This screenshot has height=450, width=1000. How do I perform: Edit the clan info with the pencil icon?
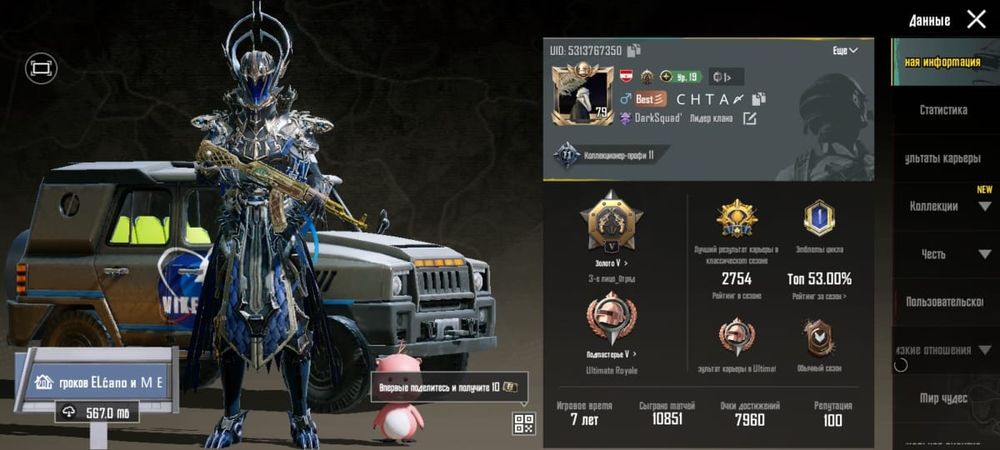pyautogui.click(x=749, y=119)
